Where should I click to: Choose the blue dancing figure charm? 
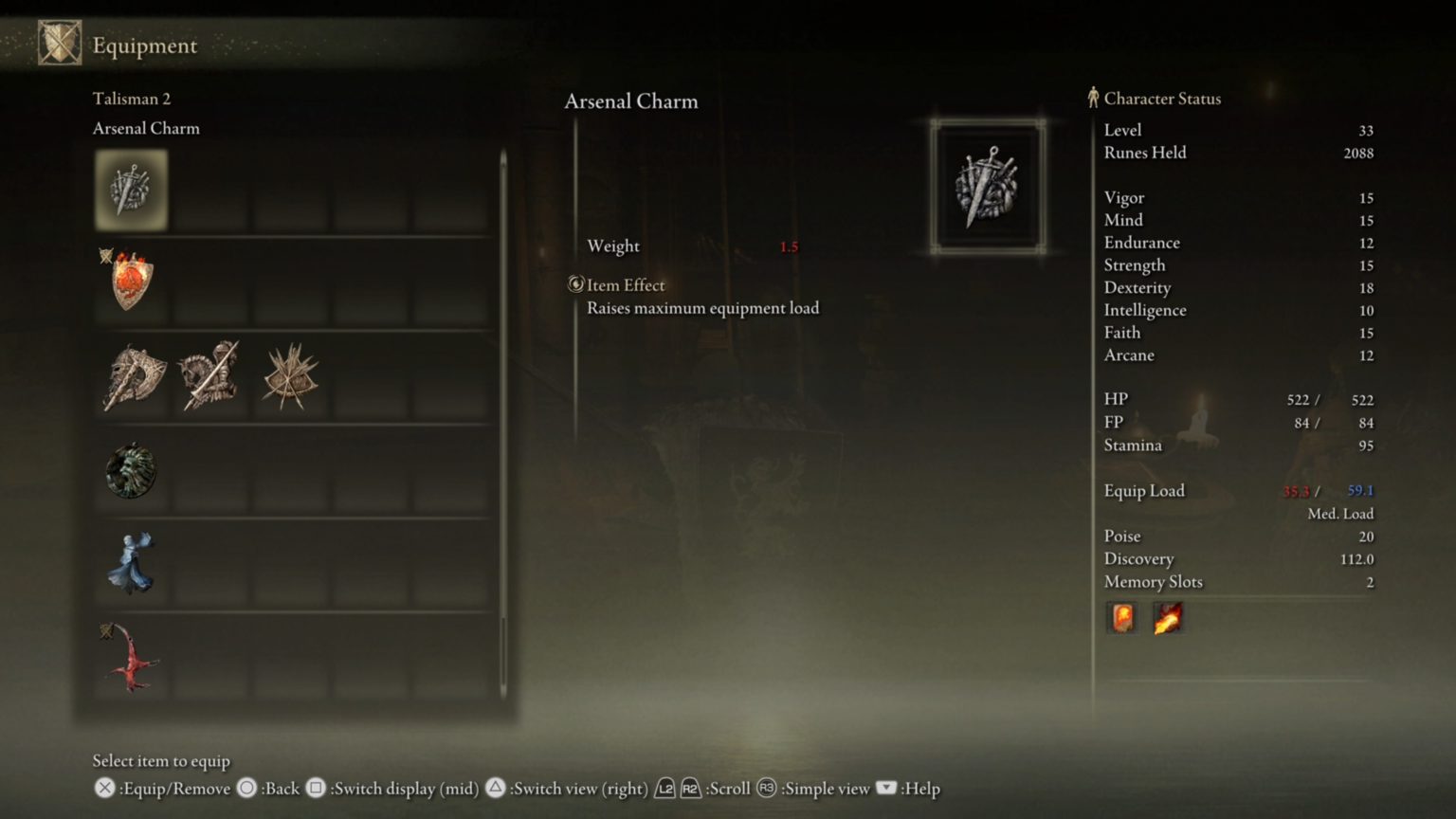point(131,562)
